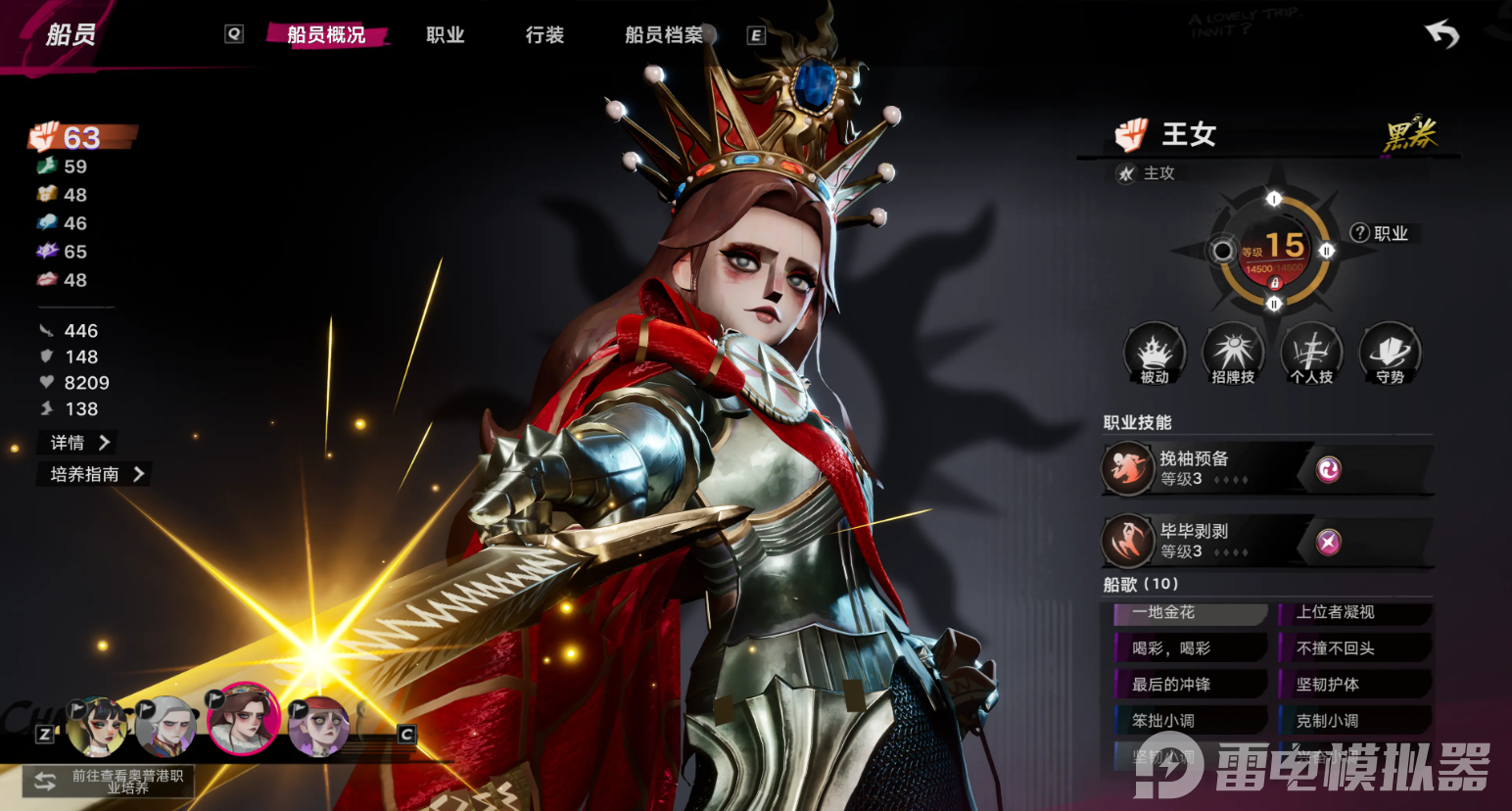Choose the 一地金花 ship song

1191,613
